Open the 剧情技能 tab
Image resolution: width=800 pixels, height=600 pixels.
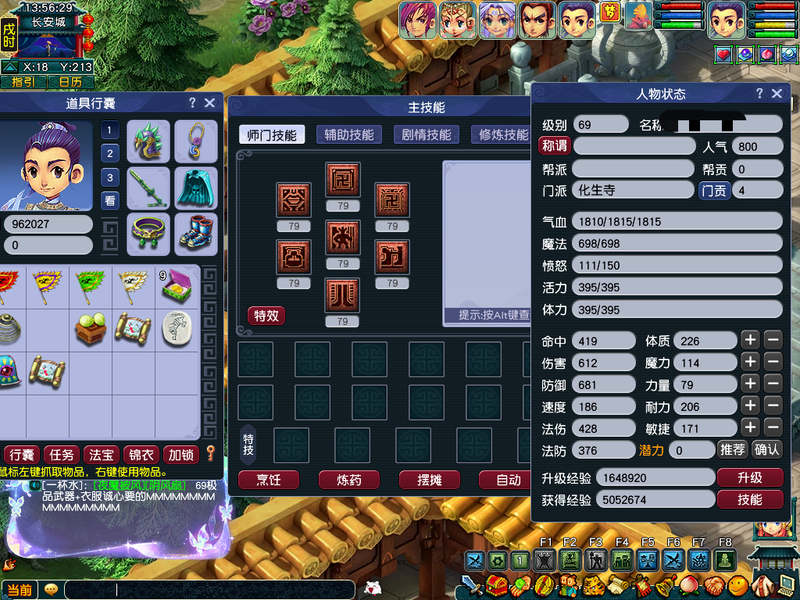click(427, 135)
